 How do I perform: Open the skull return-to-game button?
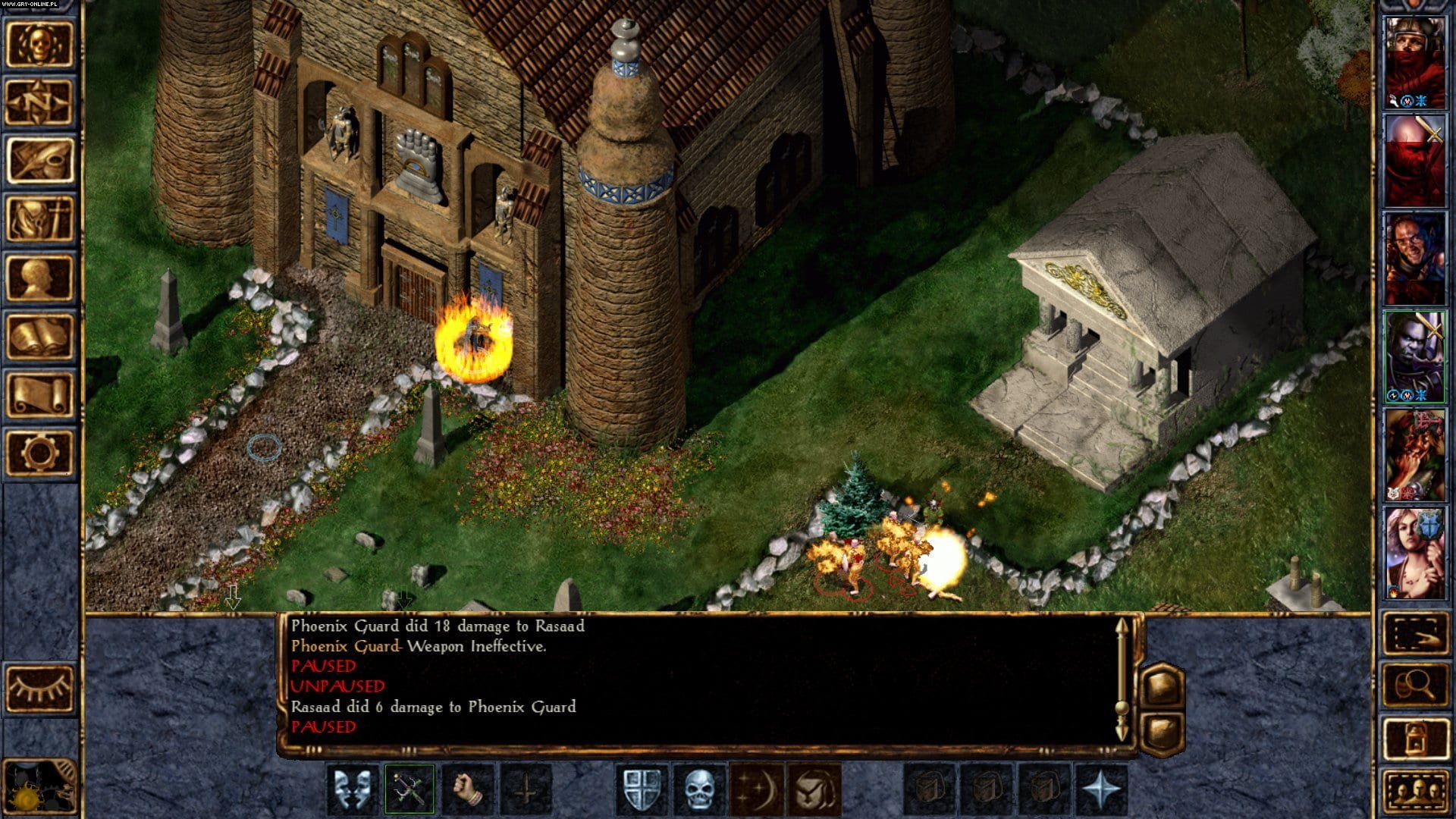(40, 45)
